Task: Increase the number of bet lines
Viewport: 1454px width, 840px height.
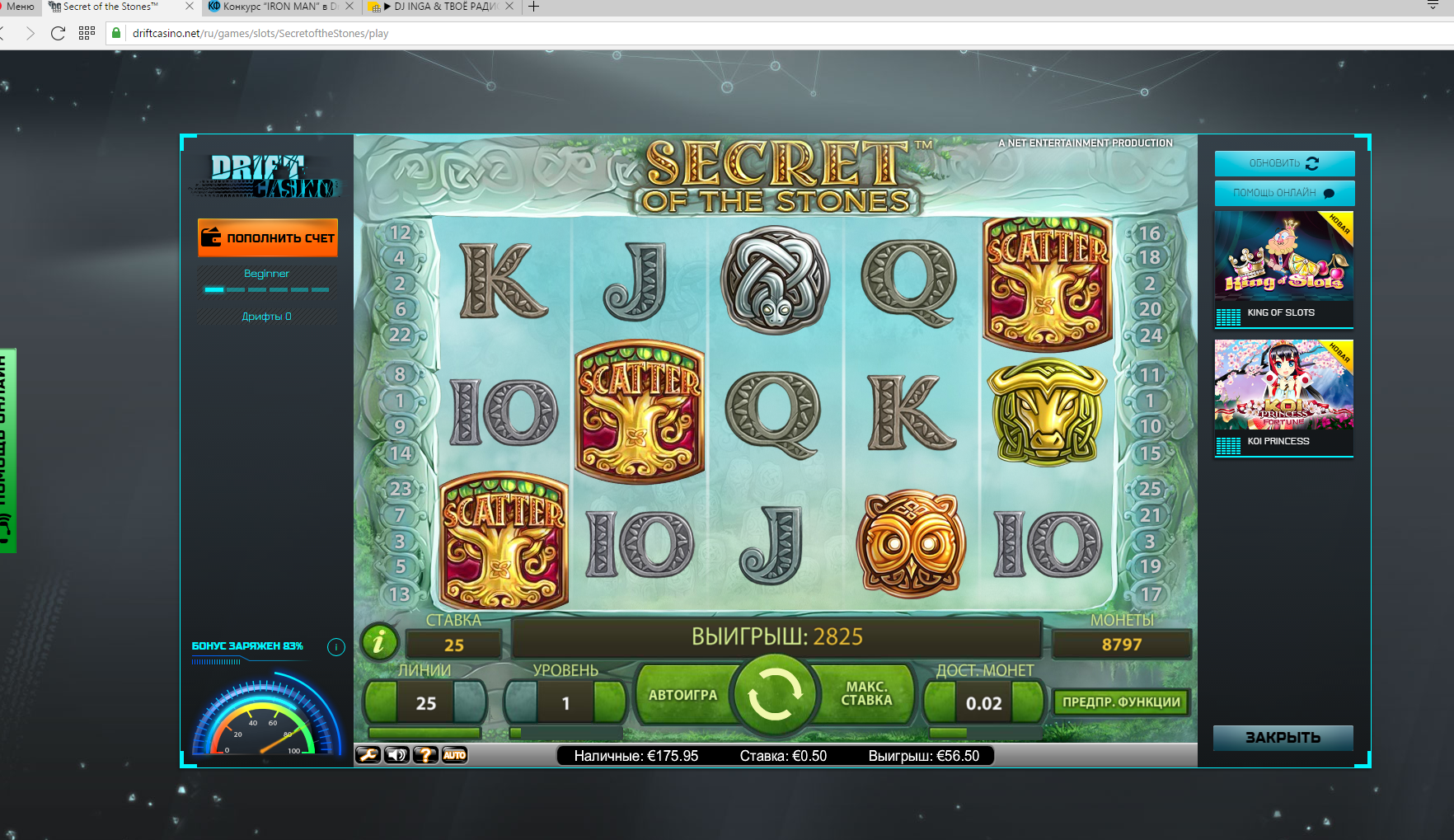Action: [x=471, y=702]
